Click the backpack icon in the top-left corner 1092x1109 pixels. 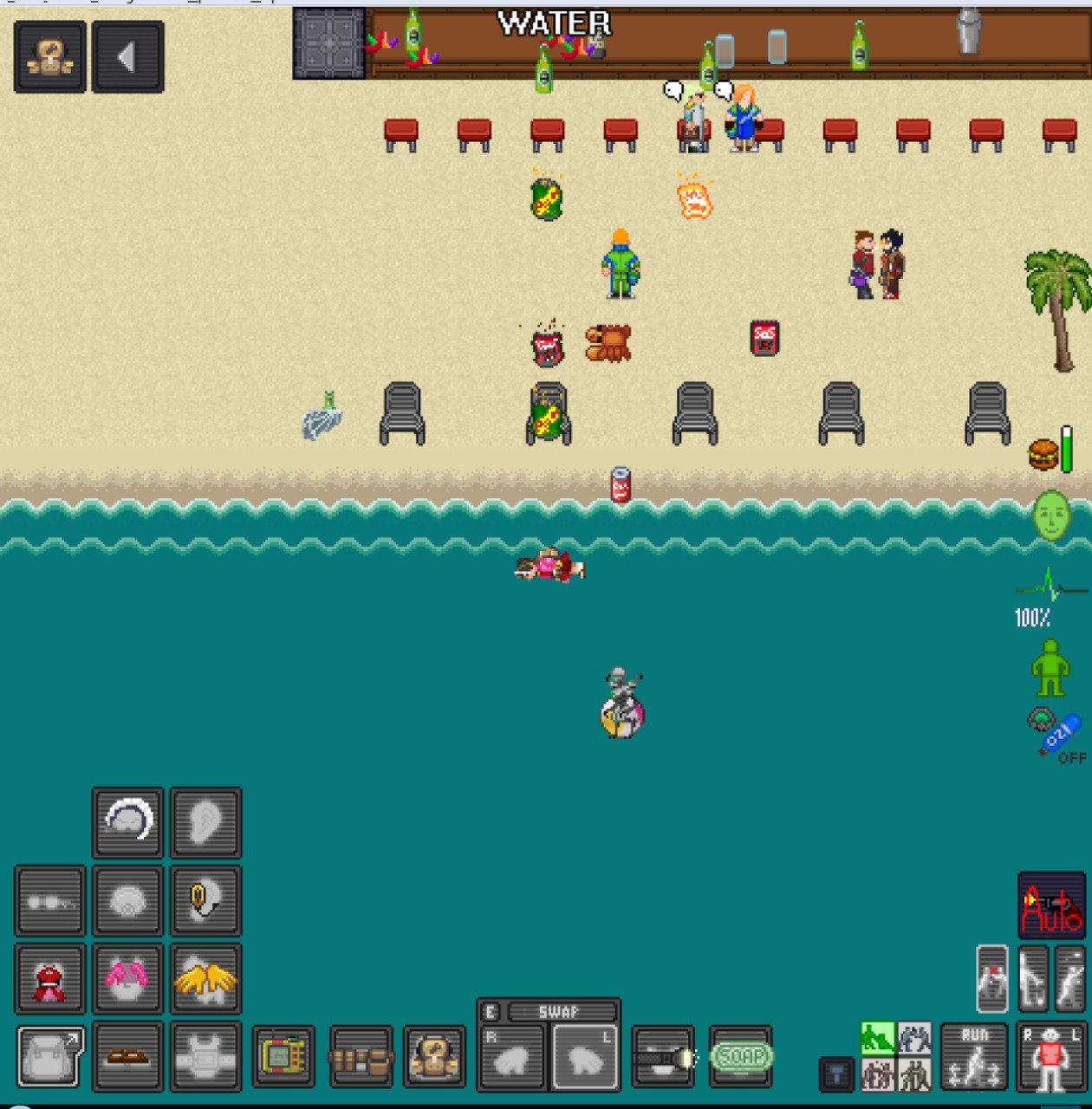click(x=49, y=57)
